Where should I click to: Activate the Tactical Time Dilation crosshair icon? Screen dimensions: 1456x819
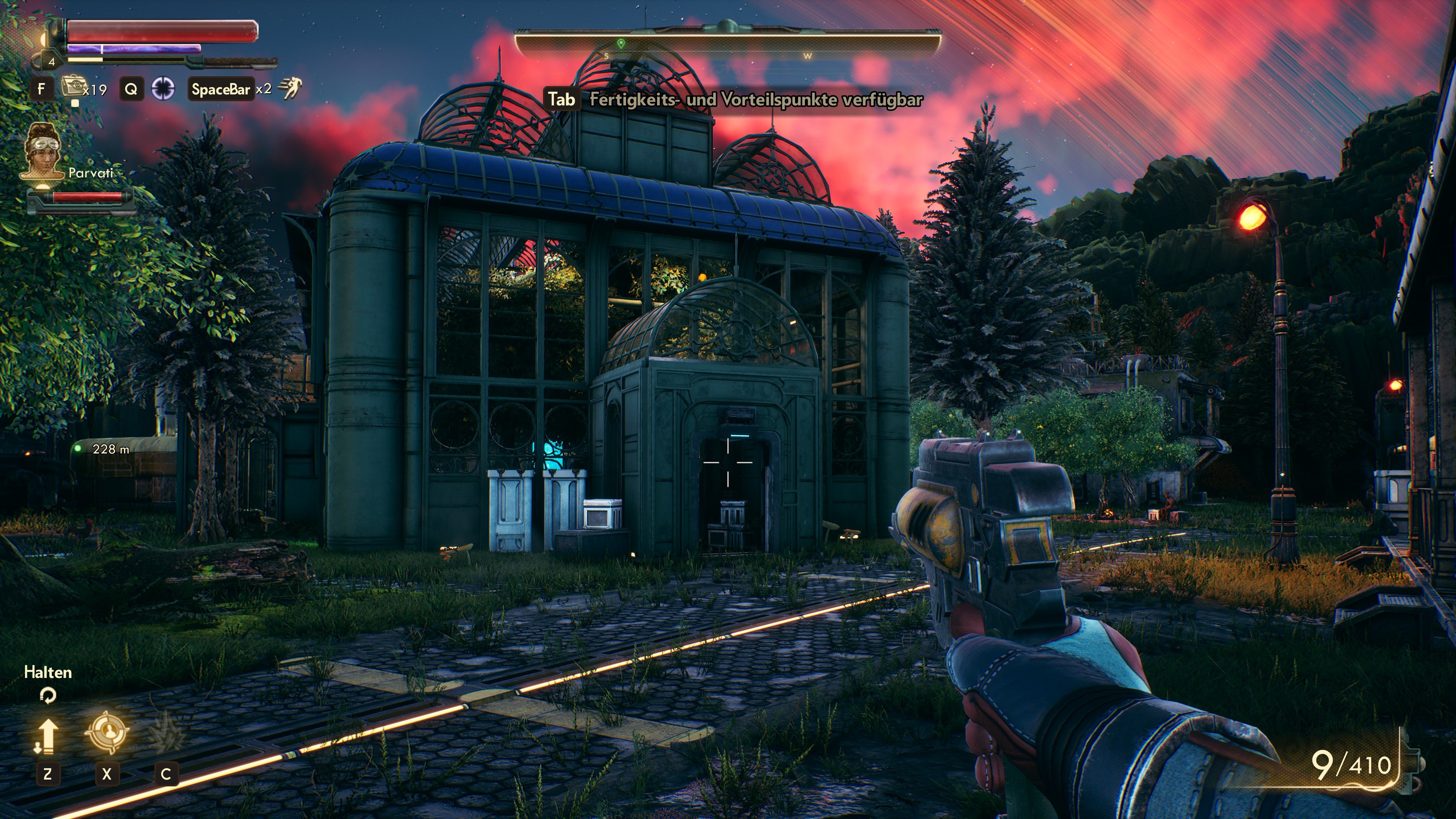click(163, 89)
